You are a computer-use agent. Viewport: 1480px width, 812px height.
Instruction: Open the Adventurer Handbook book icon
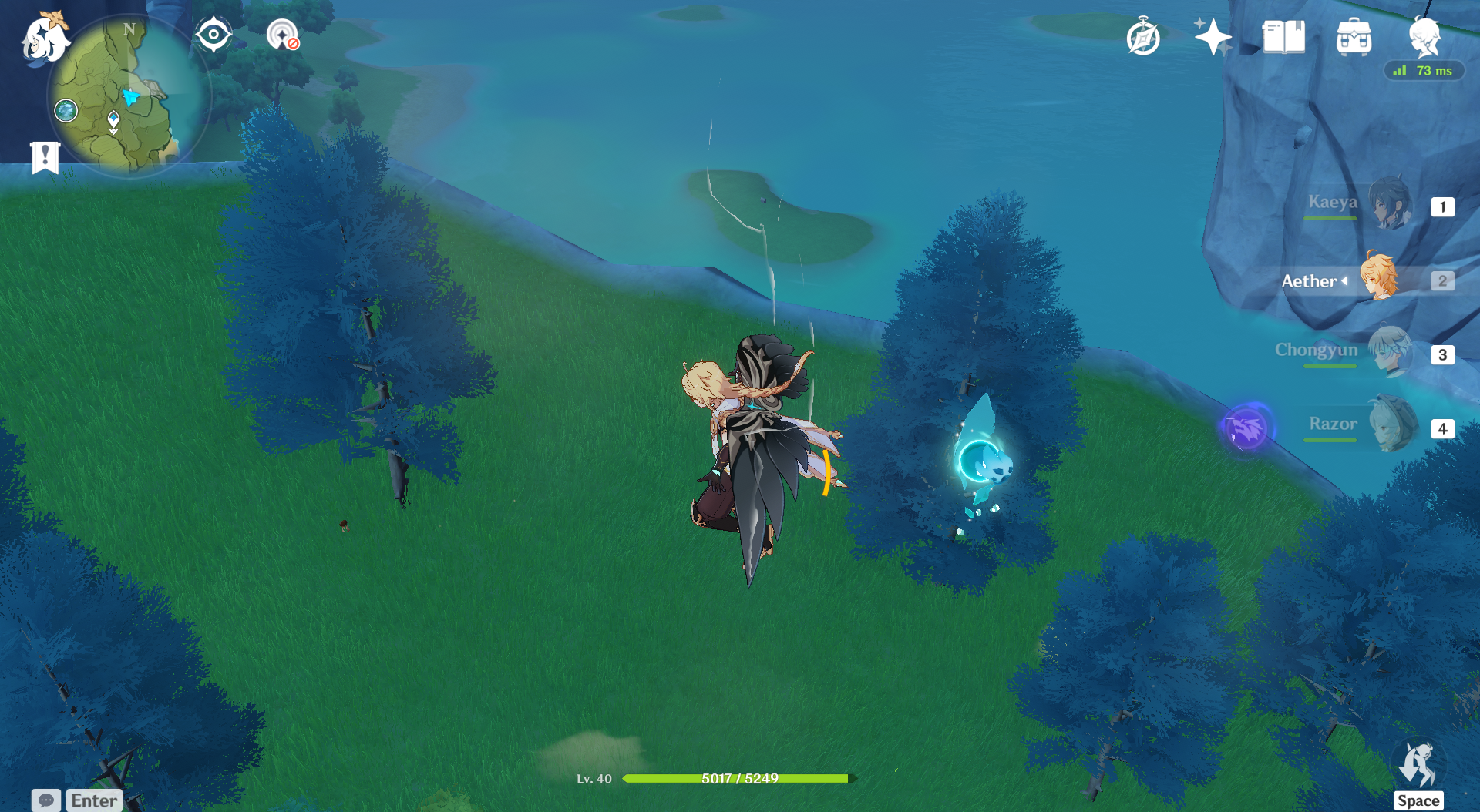coord(1283,37)
